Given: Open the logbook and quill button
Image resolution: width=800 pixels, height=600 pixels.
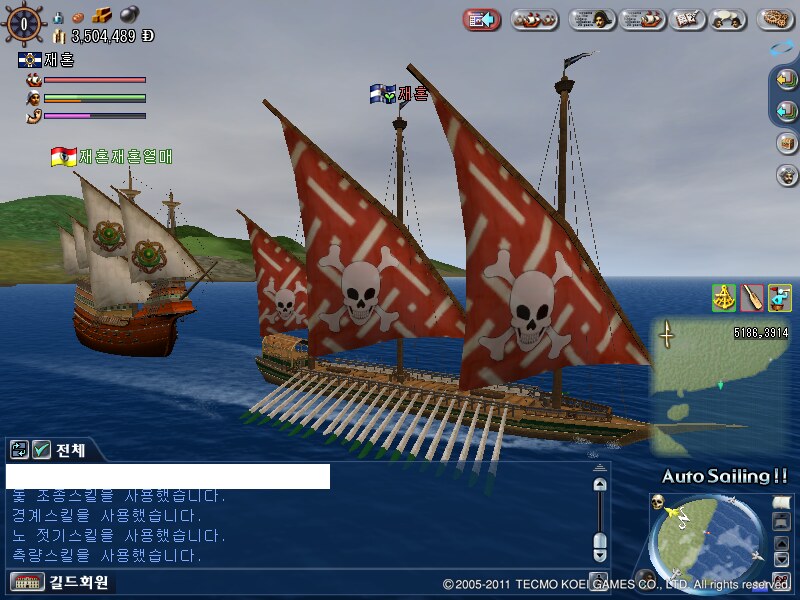Looking at the screenshot, I should coord(686,19).
